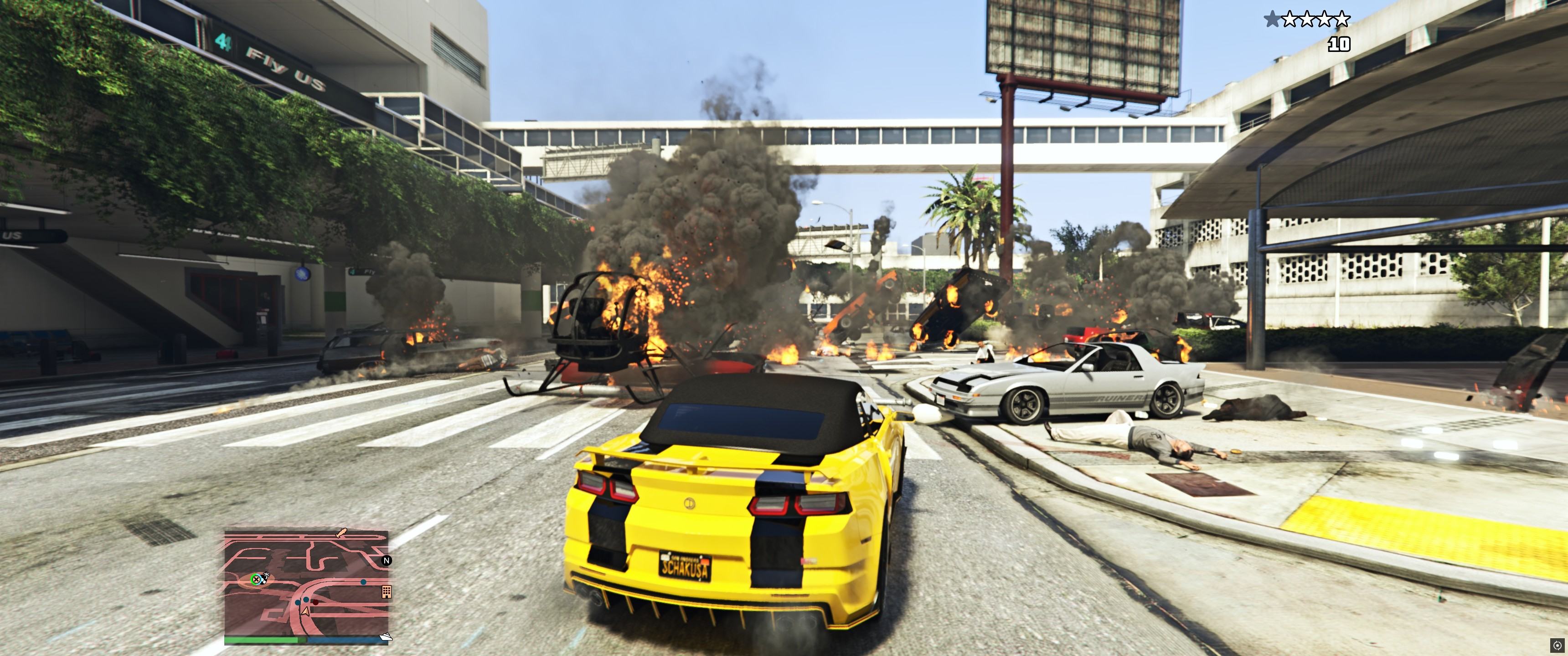Click the player arrow on the minimap

click(x=305, y=612)
